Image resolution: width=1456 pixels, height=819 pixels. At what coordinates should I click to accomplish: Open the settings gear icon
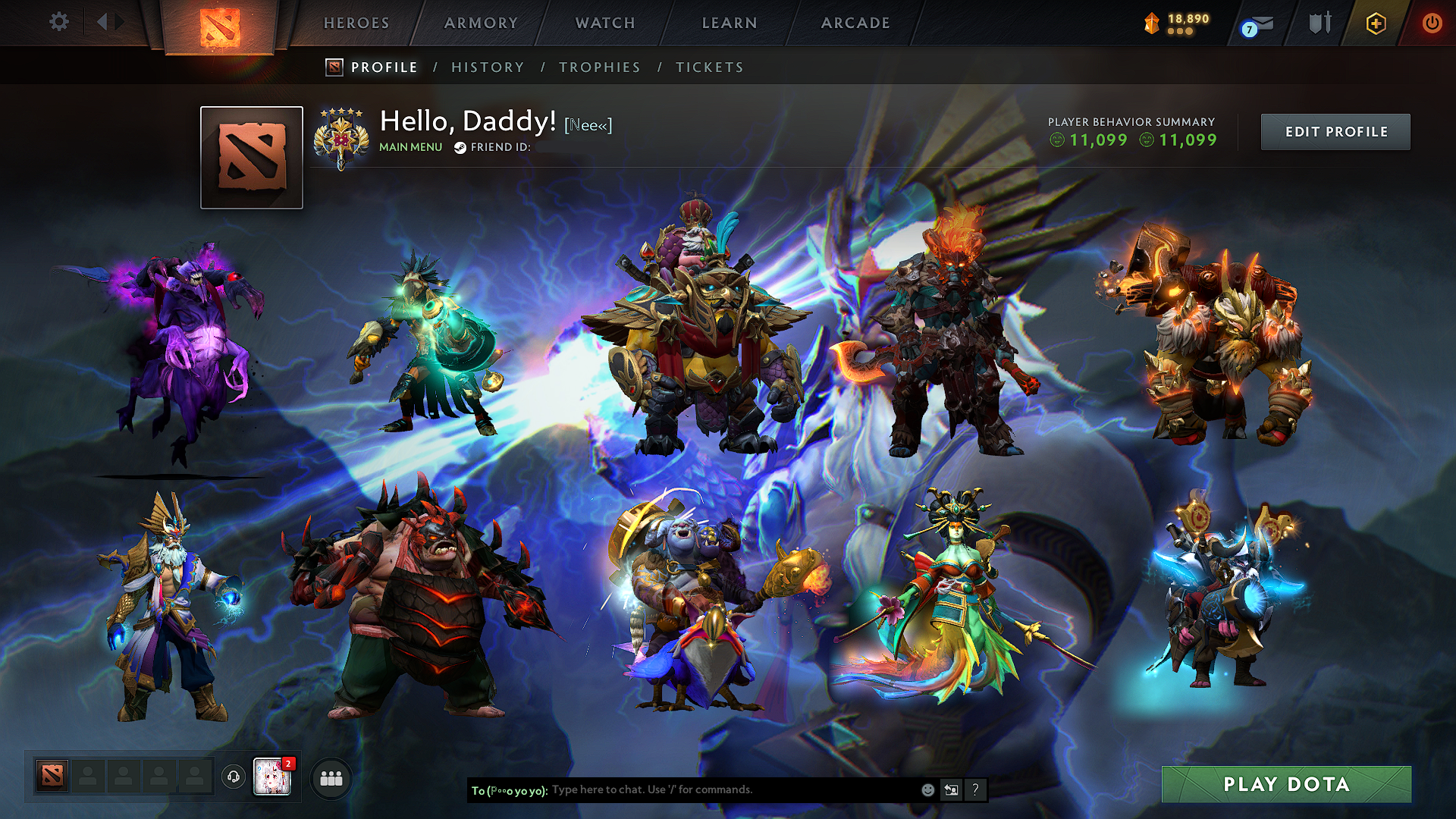click(58, 22)
